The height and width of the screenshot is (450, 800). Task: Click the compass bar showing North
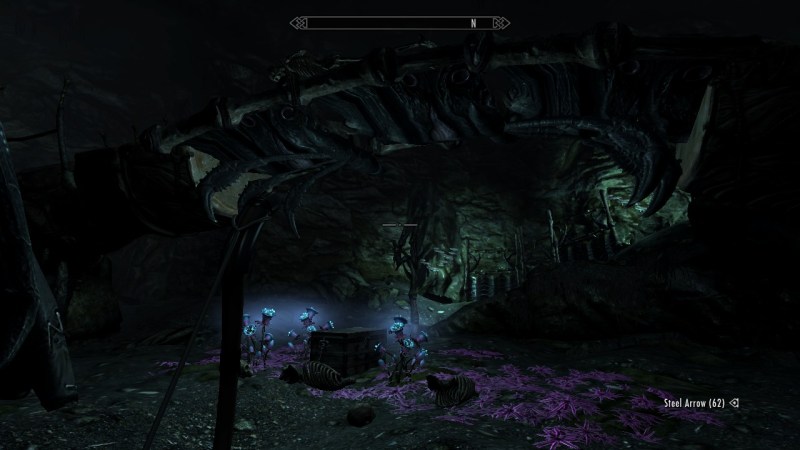[400, 21]
